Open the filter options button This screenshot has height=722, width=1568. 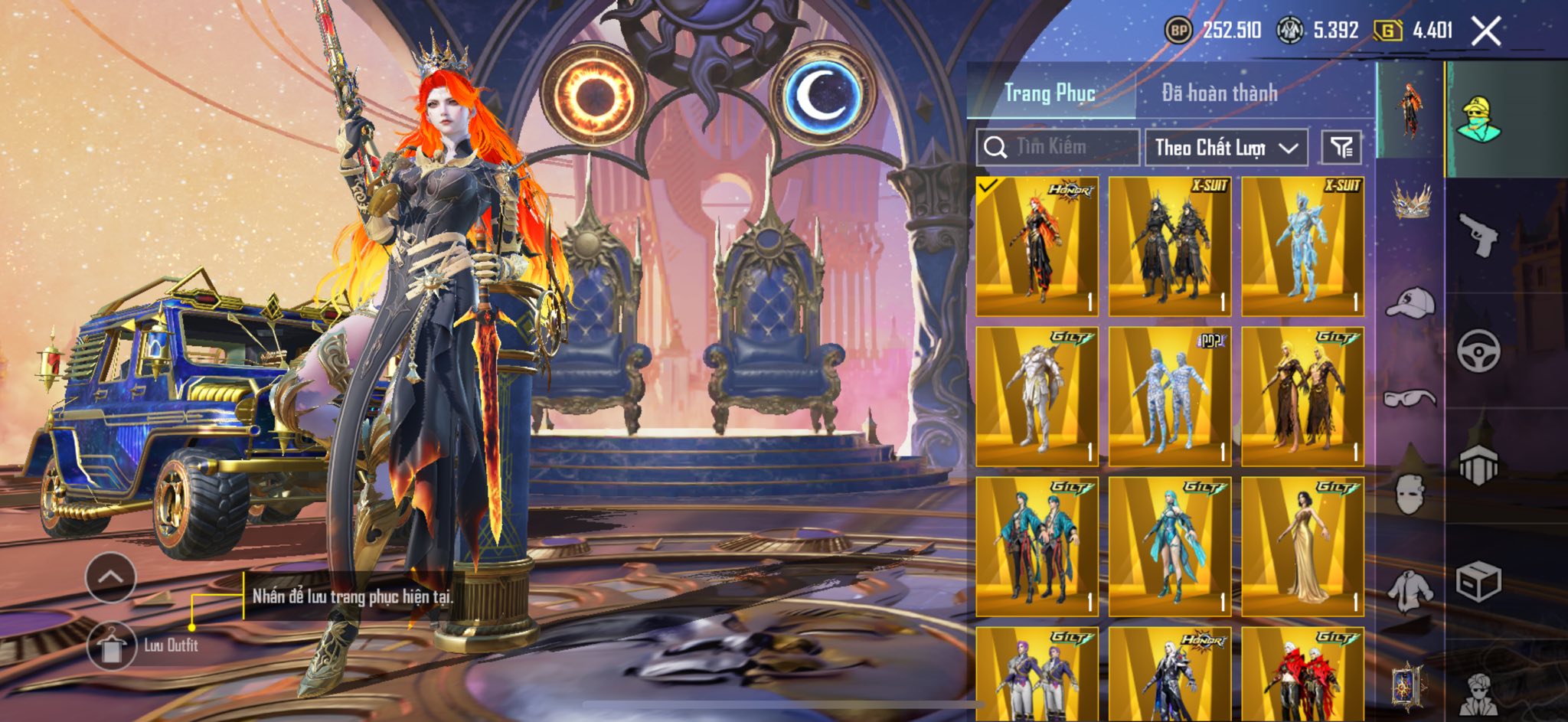click(x=1341, y=147)
